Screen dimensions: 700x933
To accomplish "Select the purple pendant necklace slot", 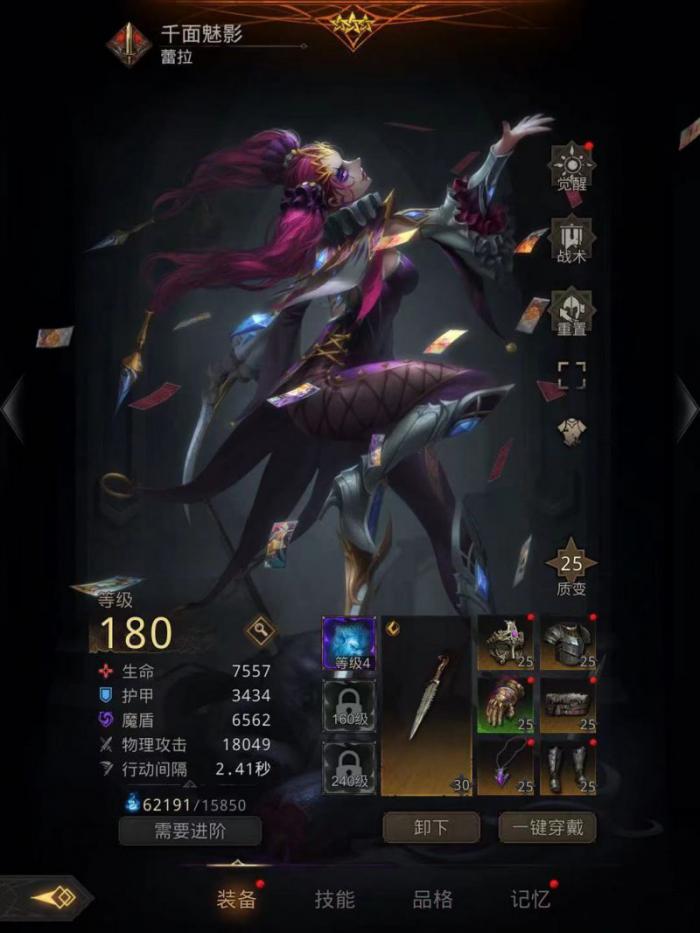I will coord(506,767).
